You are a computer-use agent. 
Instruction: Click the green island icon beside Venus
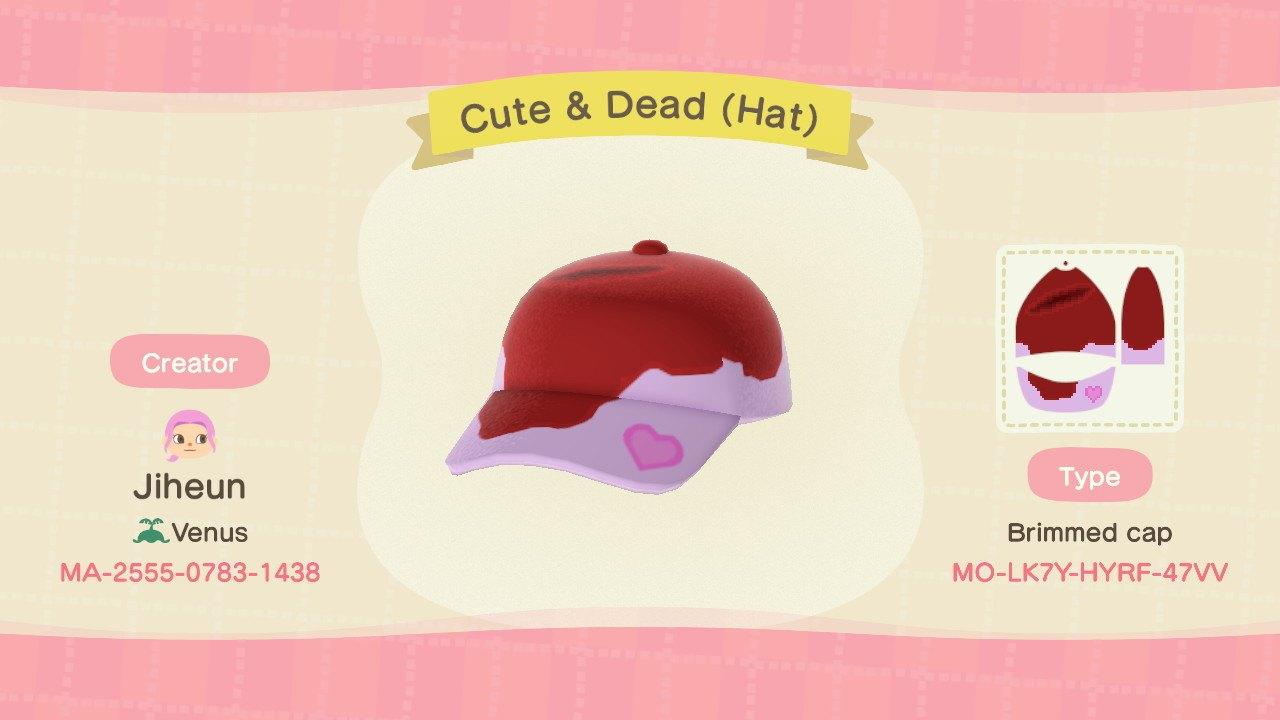tap(151, 532)
